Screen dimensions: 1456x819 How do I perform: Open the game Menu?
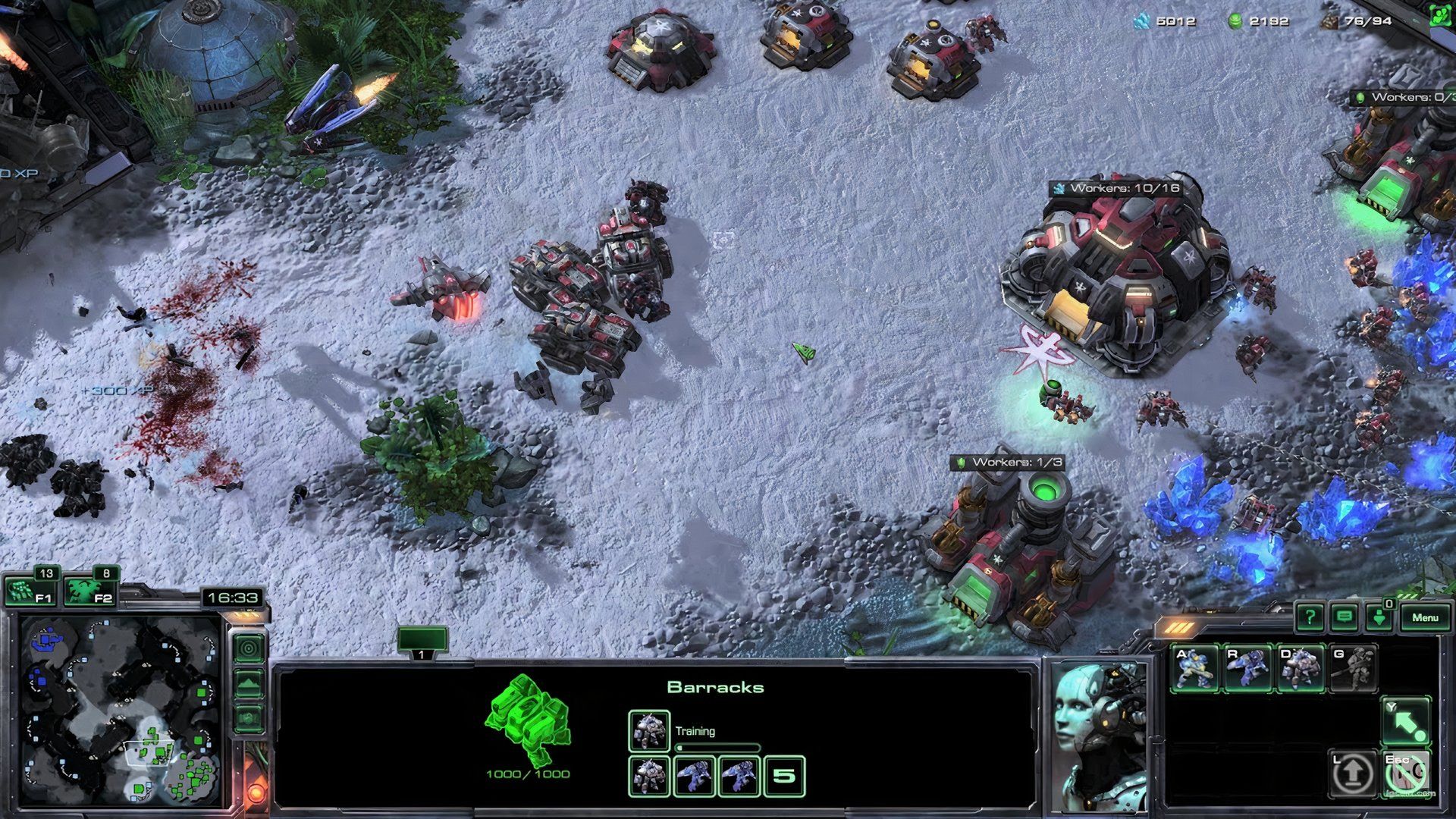click(1426, 618)
